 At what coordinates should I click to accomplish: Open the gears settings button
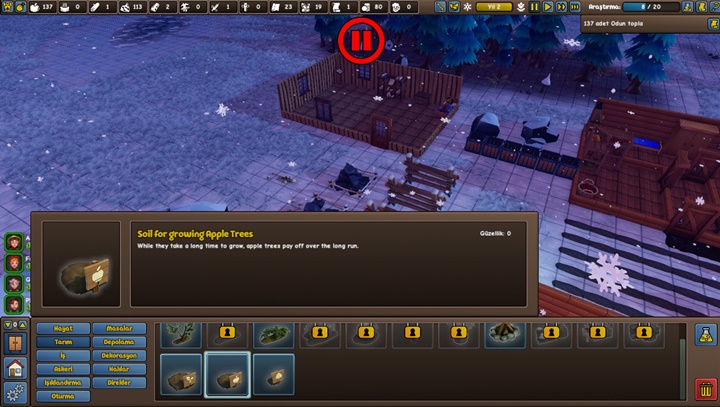[14, 391]
